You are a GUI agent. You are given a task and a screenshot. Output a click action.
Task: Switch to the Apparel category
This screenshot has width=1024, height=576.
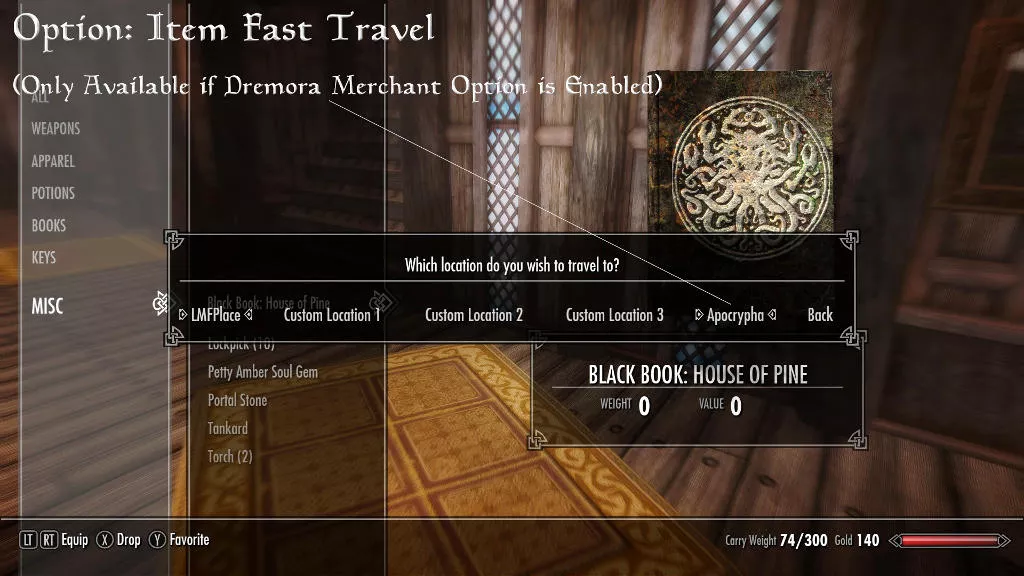pos(53,161)
